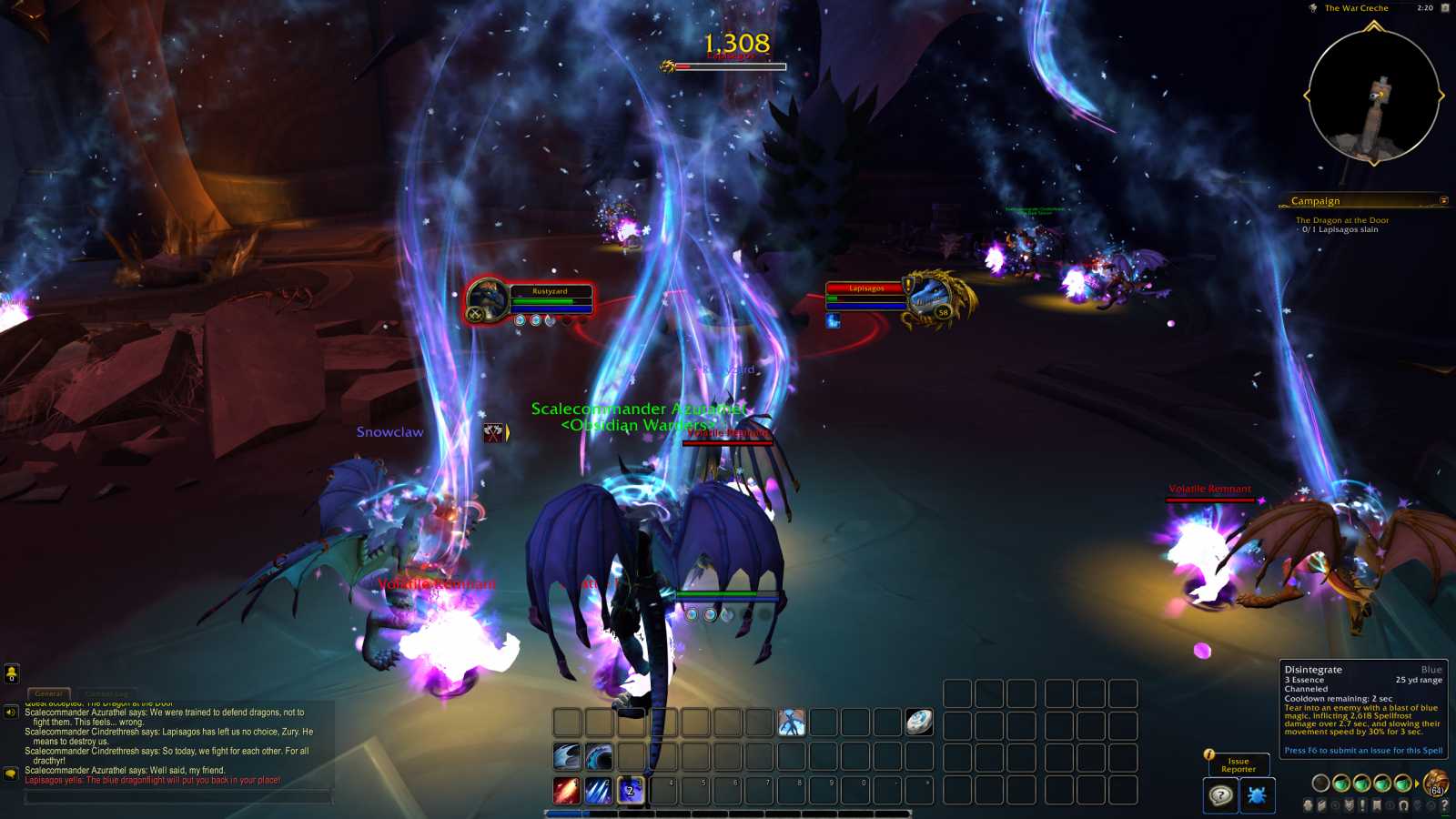Toggle the chat bubble voice icon
Image resolution: width=1456 pixels, height=819 pixels.
(x=11, y=773)
